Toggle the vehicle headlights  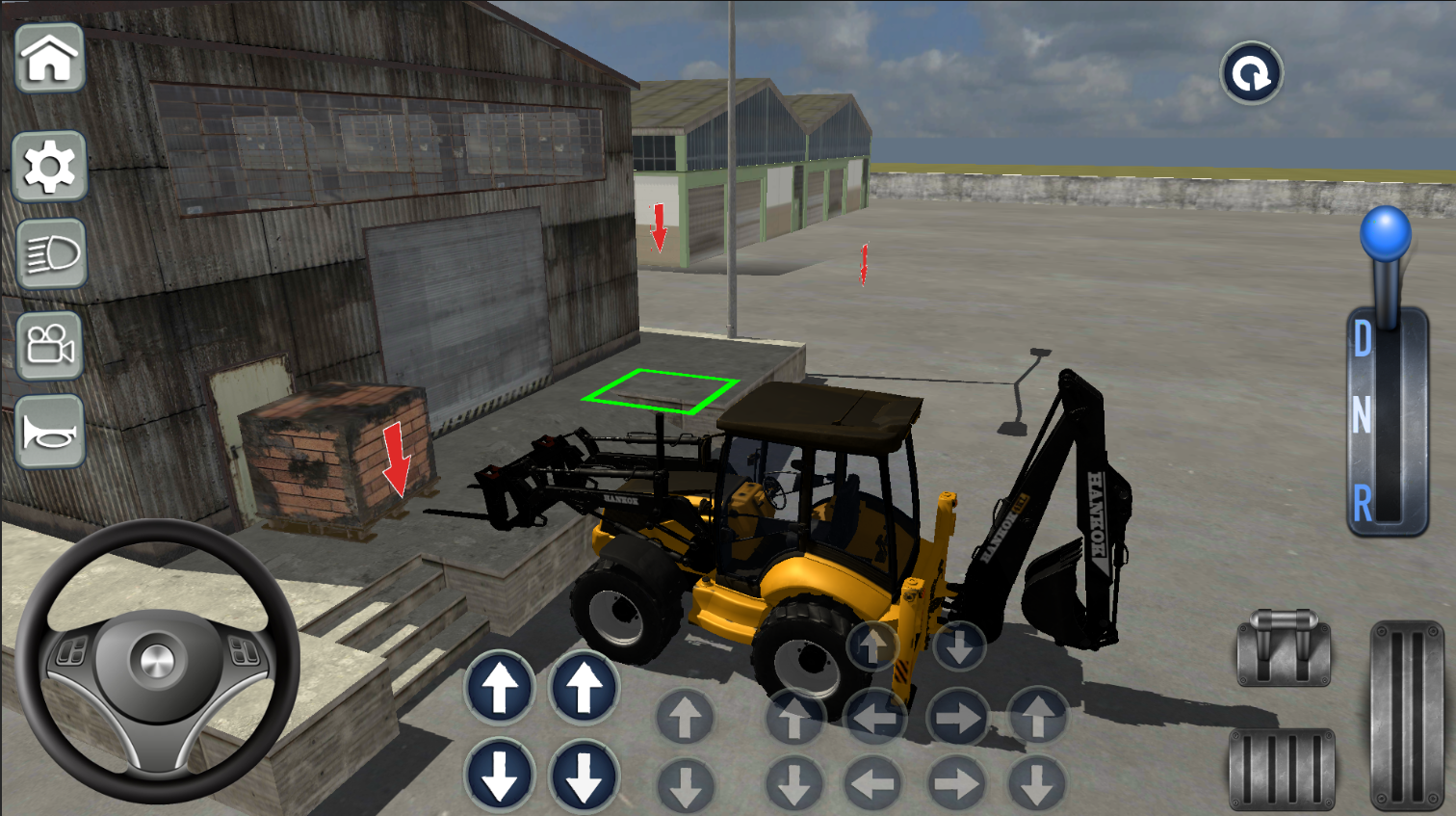click(x=50, y=252)
